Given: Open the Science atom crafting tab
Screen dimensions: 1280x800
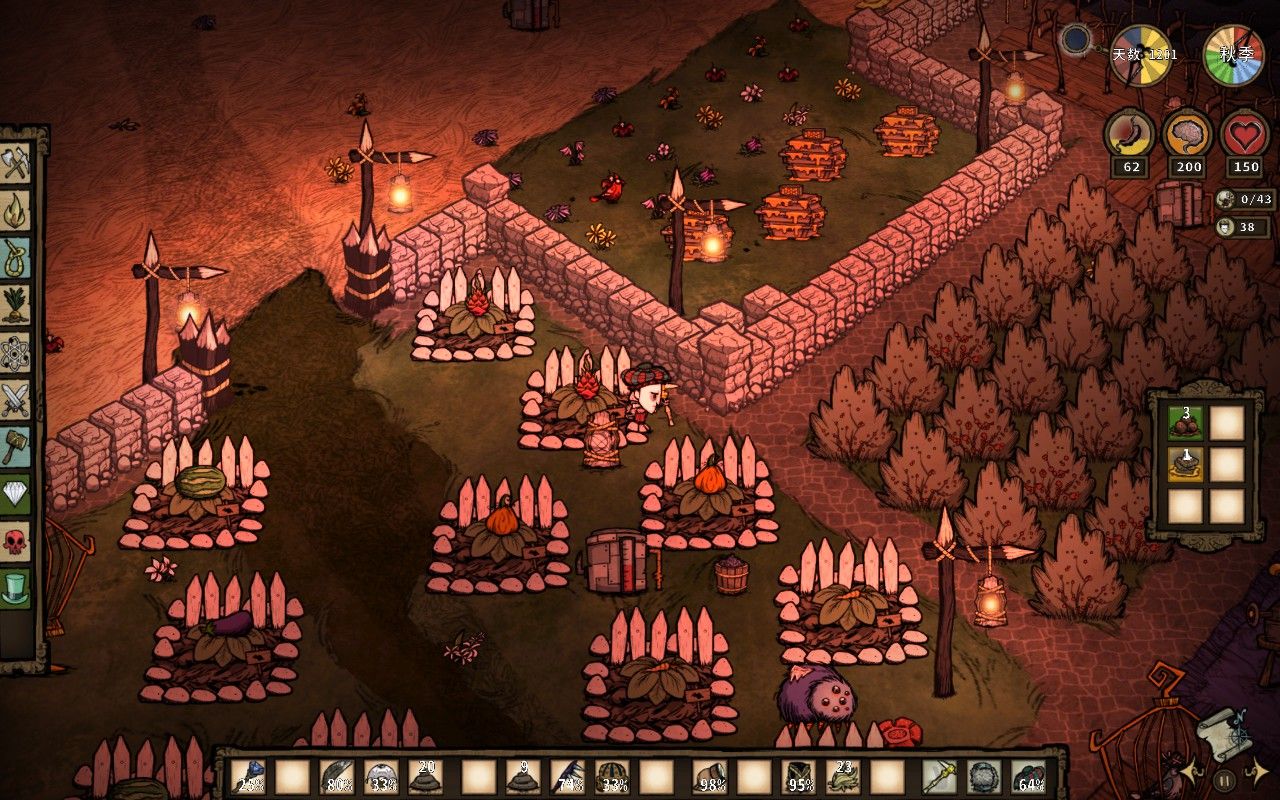Looking at the screenshot, I should click(x=17, y=352).
